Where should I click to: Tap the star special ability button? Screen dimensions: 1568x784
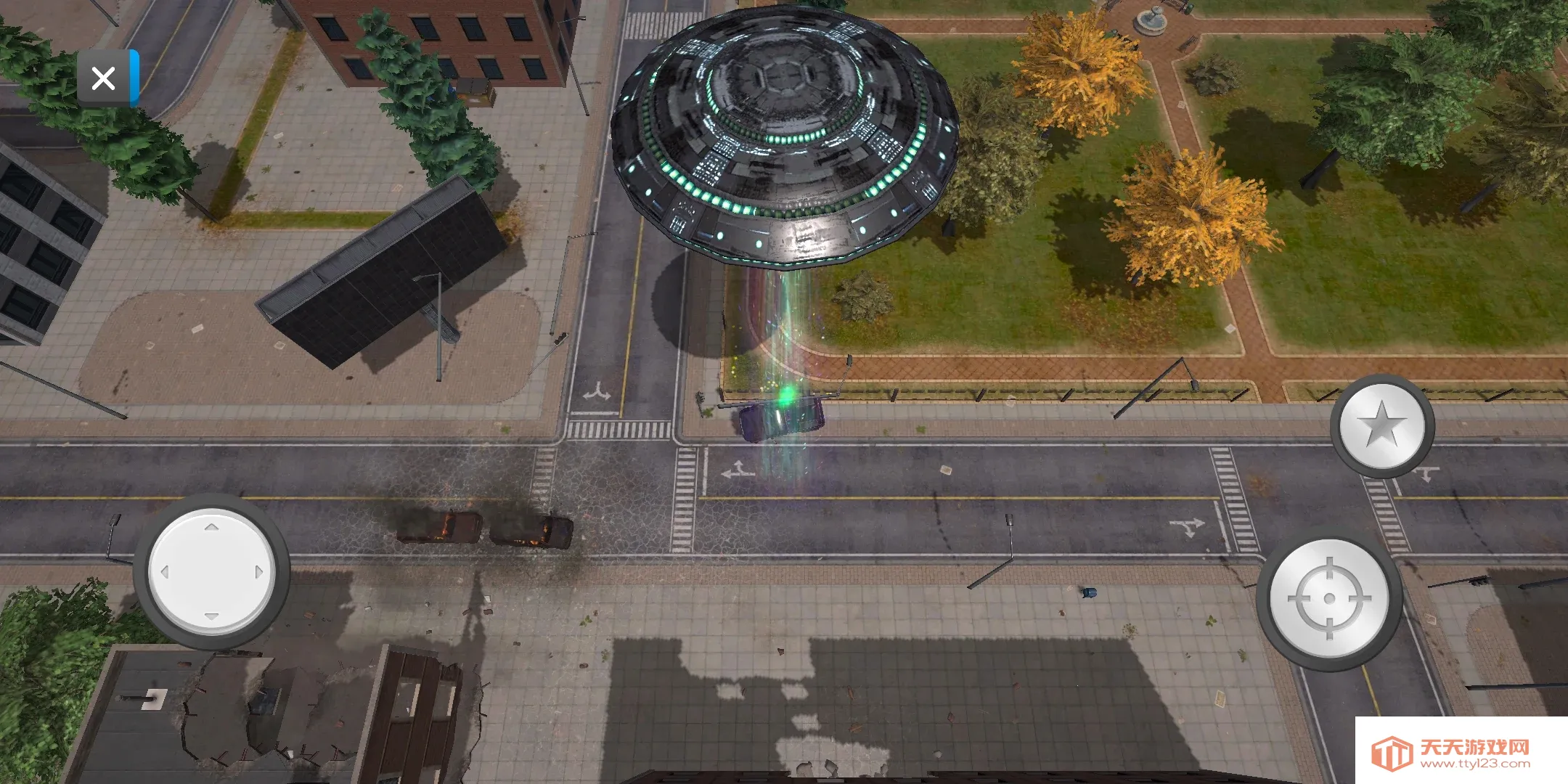(1381, 425)
